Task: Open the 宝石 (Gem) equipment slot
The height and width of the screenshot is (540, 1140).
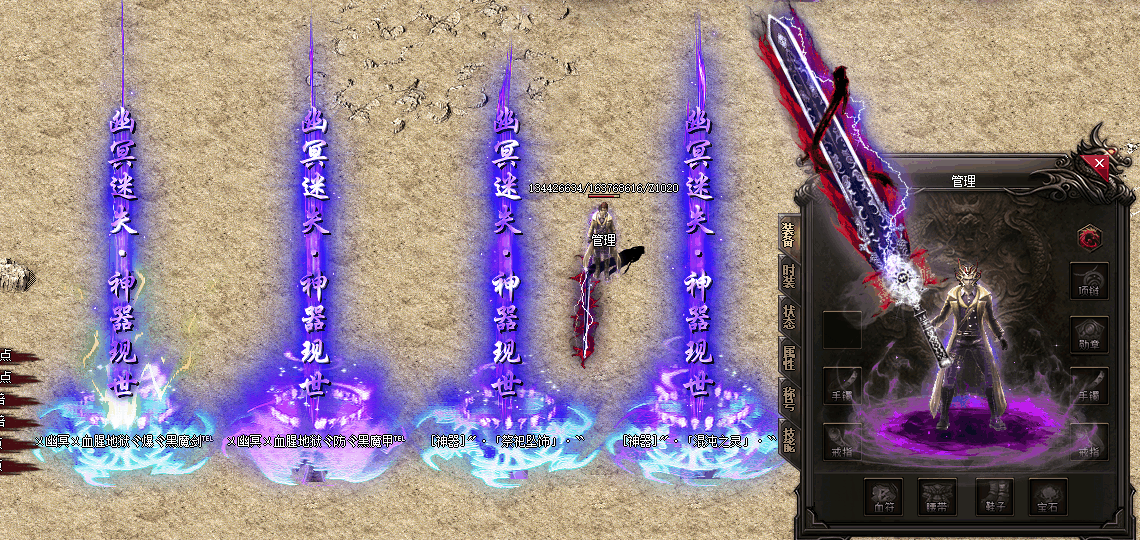Action: [1049, 496]
